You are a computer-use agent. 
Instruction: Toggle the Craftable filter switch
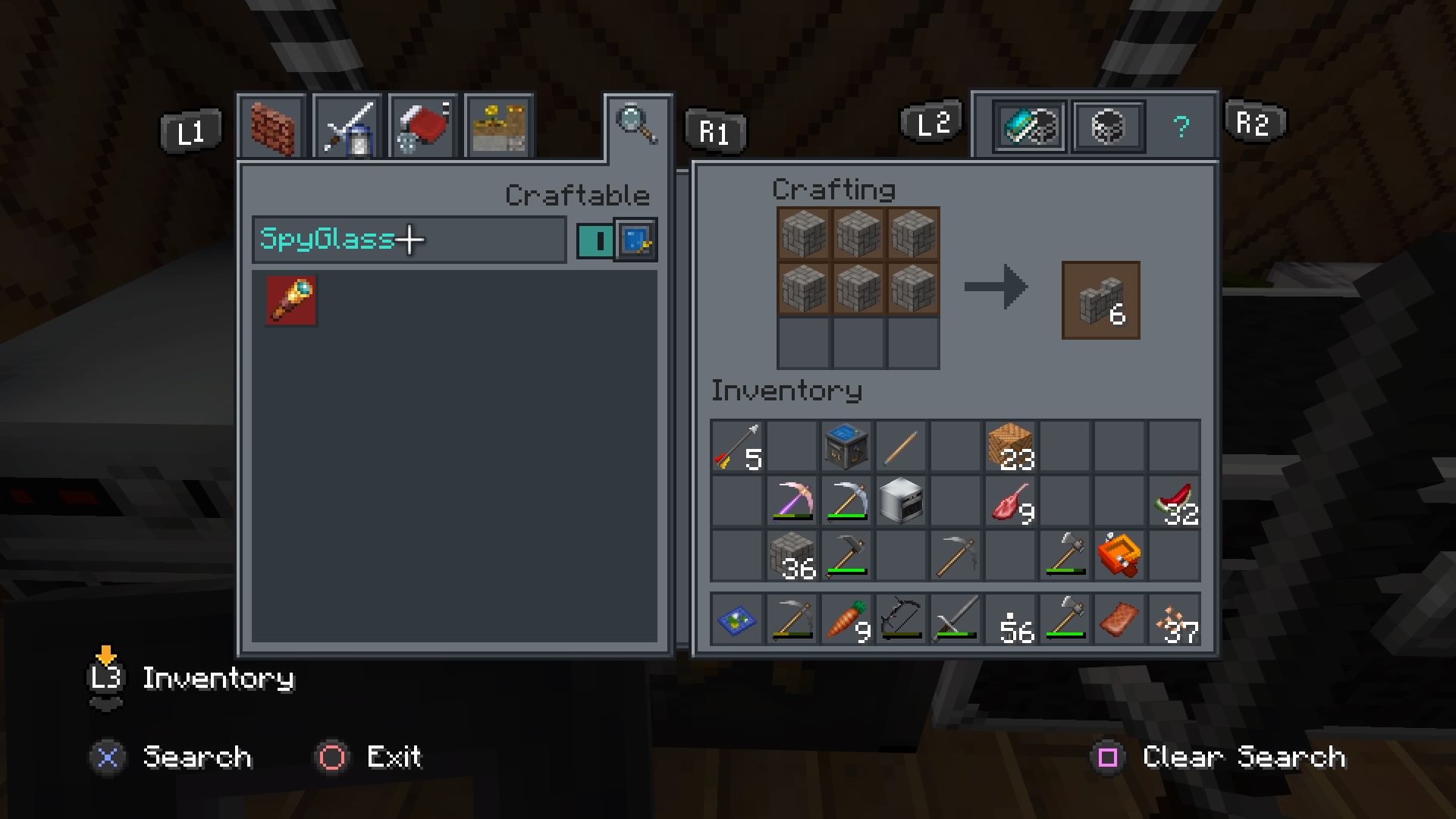click(595, 240)
